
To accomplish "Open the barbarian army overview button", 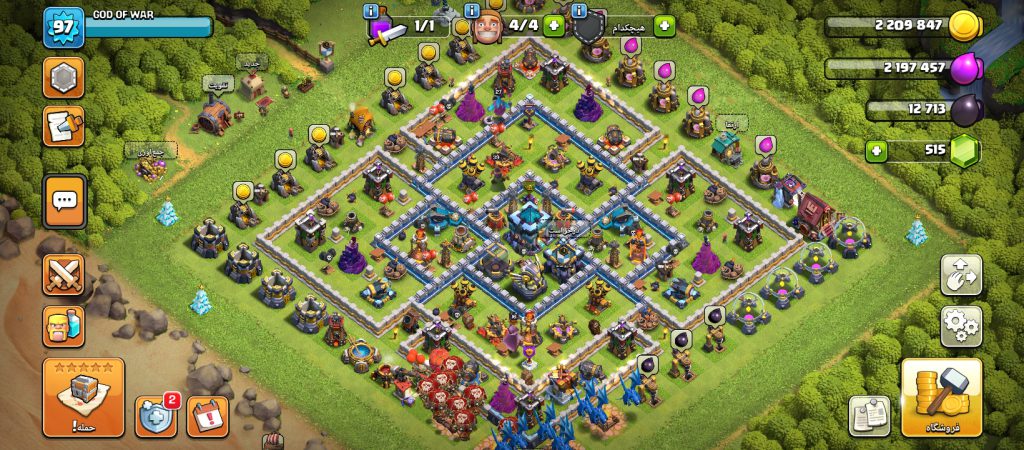I will coord(63,326).
